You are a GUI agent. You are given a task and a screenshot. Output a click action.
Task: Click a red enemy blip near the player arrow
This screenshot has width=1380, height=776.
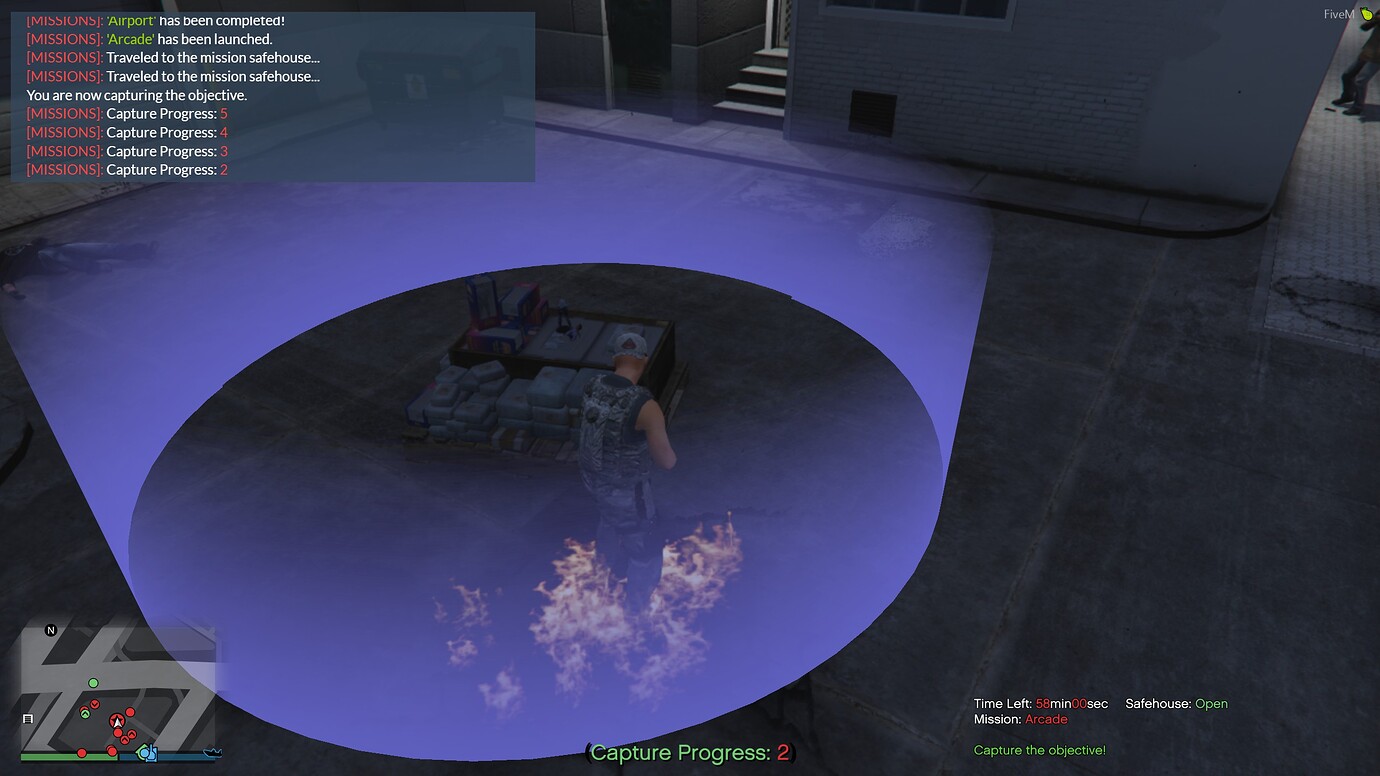(x=130, y=712)
